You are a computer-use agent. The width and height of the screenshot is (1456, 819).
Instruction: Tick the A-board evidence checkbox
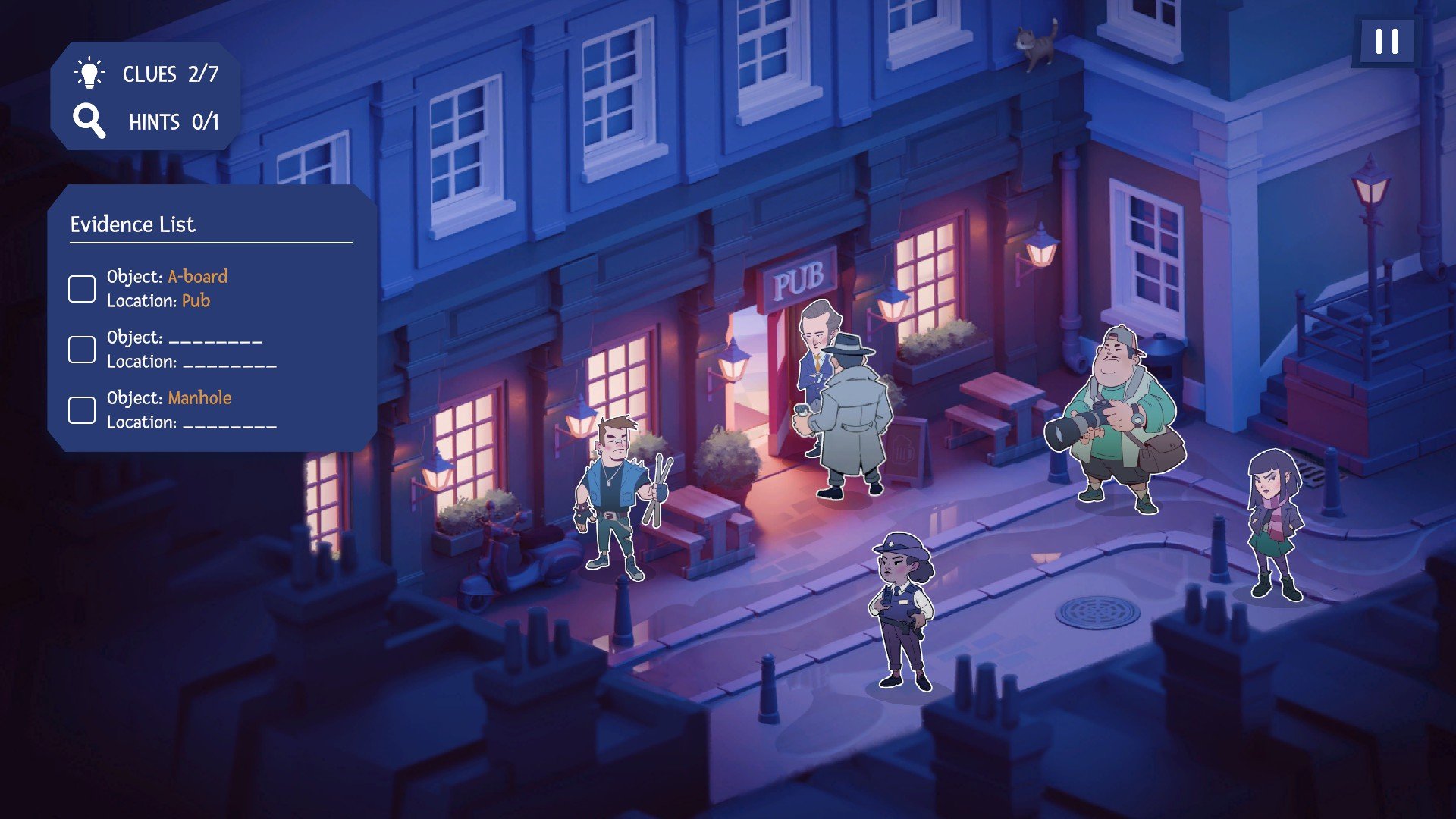(x=82, y=289)
